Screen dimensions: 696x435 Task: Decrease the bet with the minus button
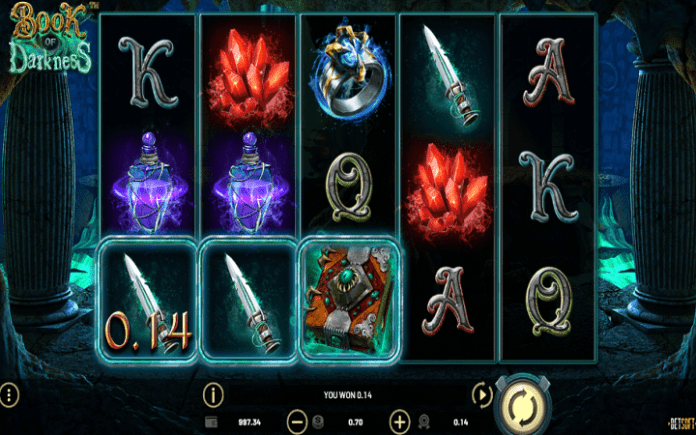(296, 421)
